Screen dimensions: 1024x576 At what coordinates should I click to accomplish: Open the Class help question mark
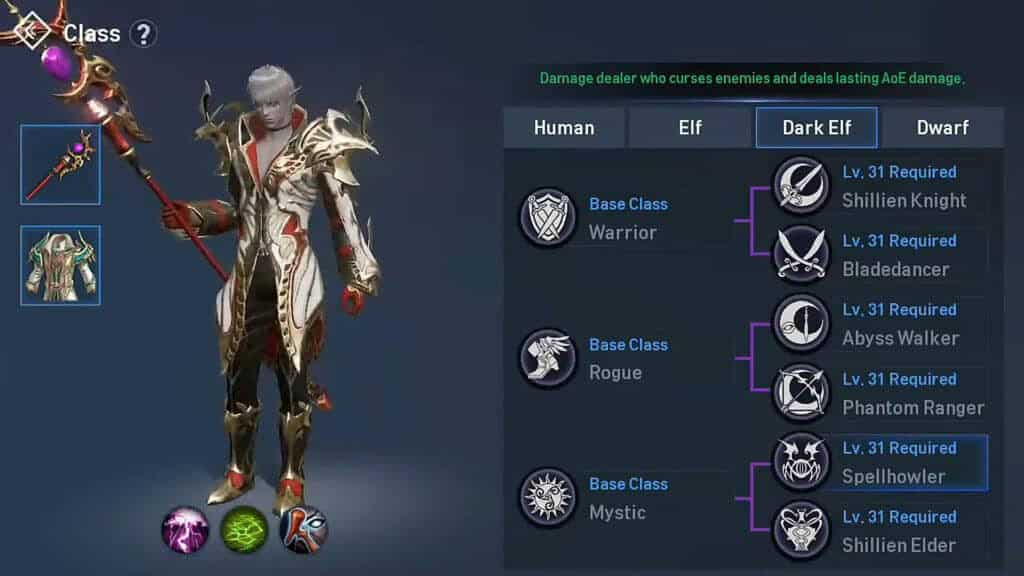pos(144,34)
